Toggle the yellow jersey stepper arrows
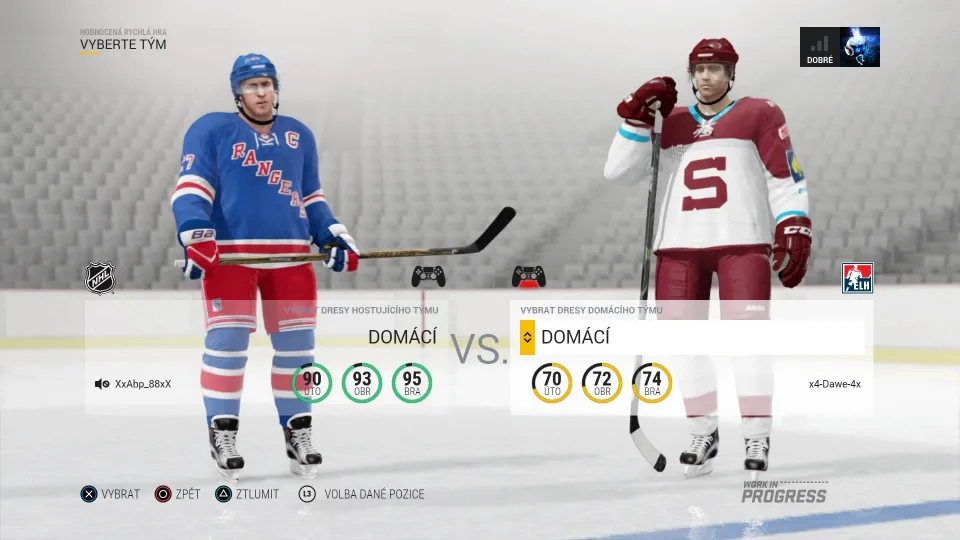 point(527,338)
